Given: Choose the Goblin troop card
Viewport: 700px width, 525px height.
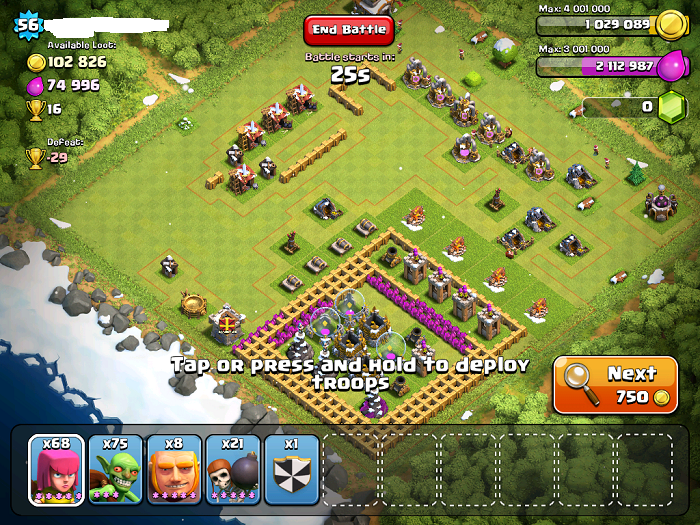Looking at the screenshot, I should [116, 469].
